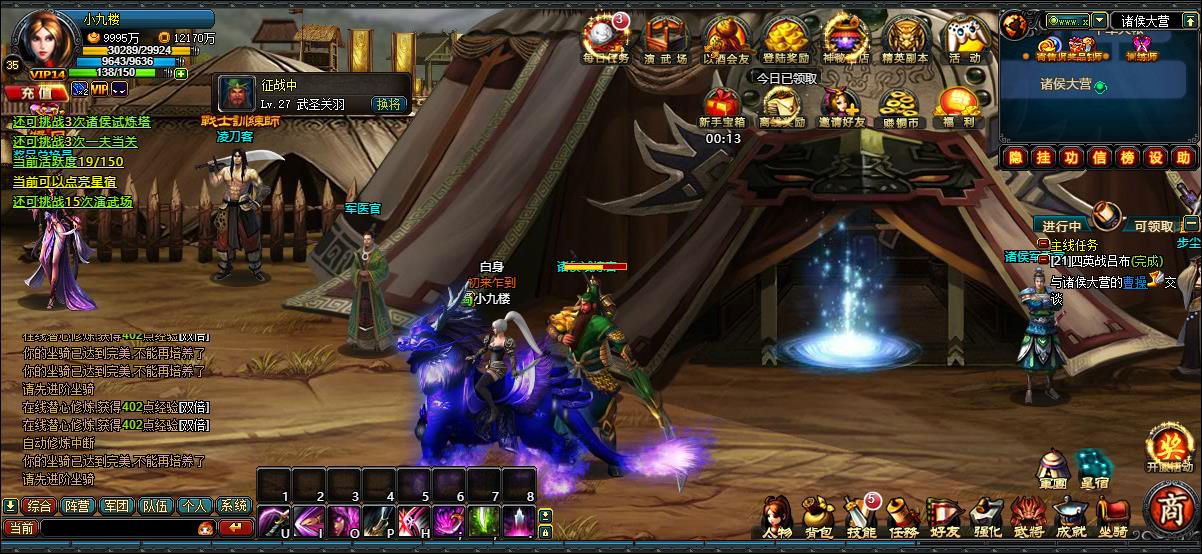The image size is (1202, 554).
Task: Open the 新手宝箱 newbie gift box
Action: 722,105
